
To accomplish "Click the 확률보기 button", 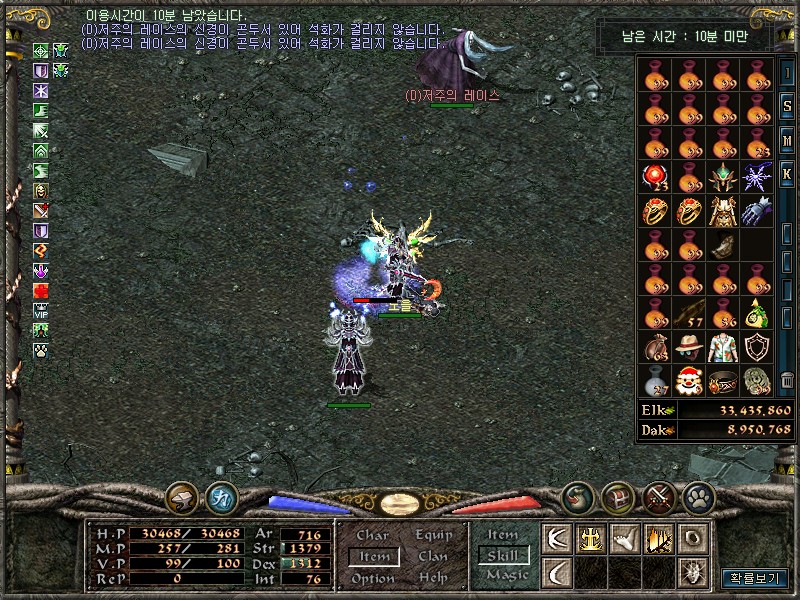I will pos(754,578).
